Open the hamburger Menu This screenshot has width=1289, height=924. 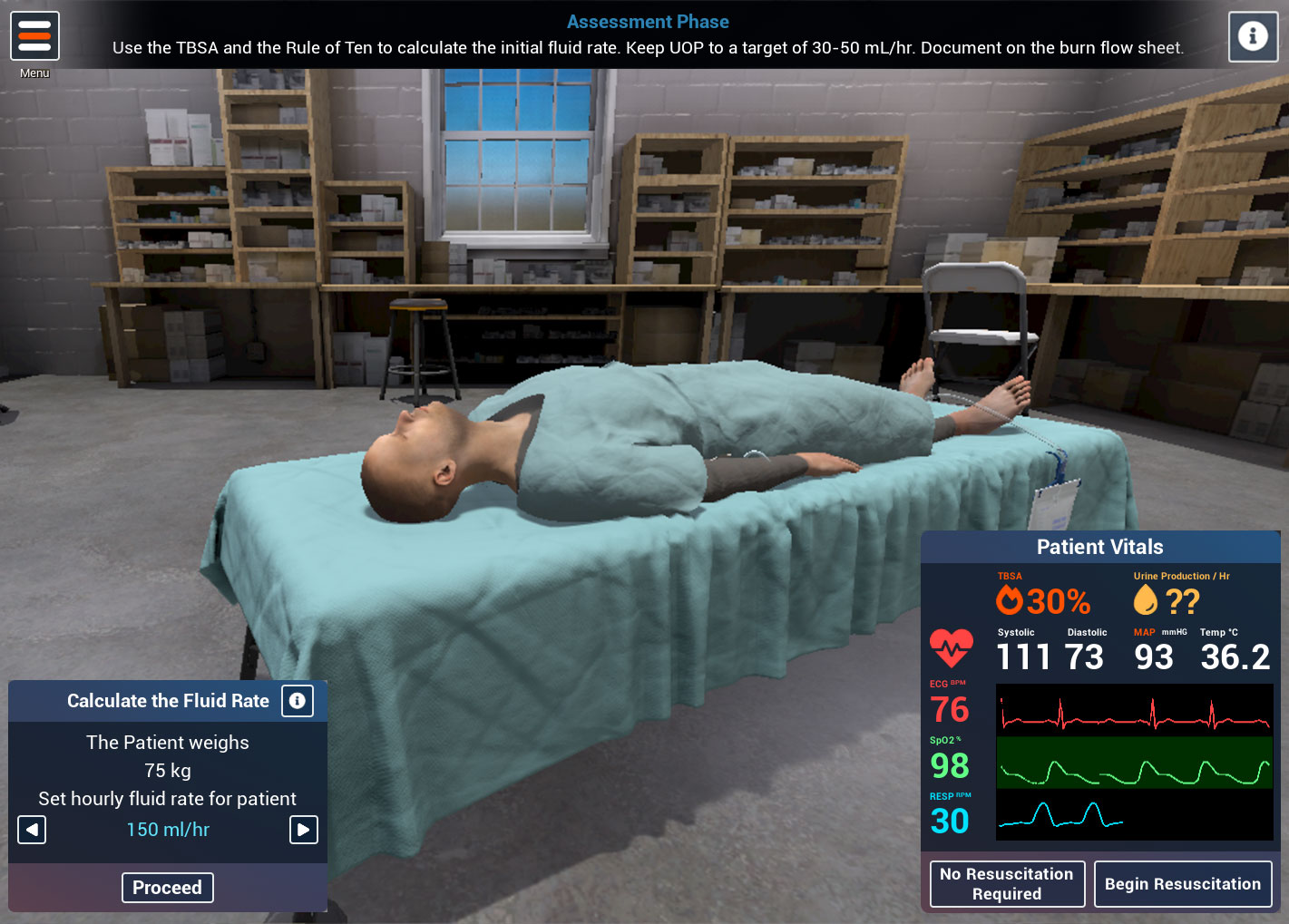click(x=34, y=36)
